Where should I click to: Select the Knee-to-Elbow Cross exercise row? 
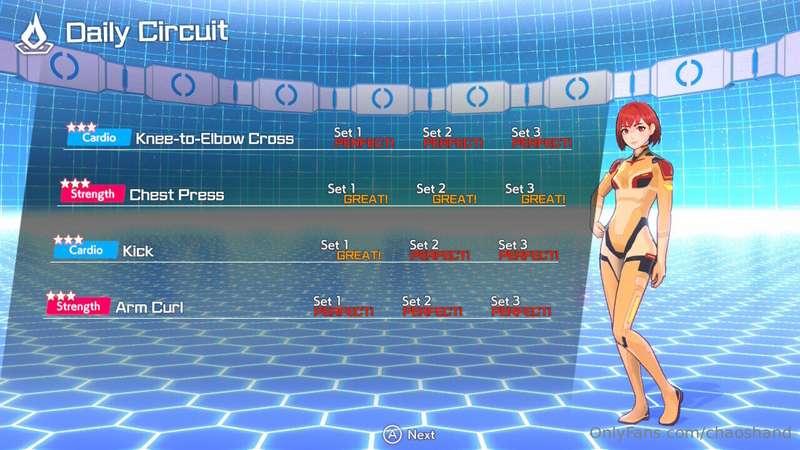(x=214, y=139)
